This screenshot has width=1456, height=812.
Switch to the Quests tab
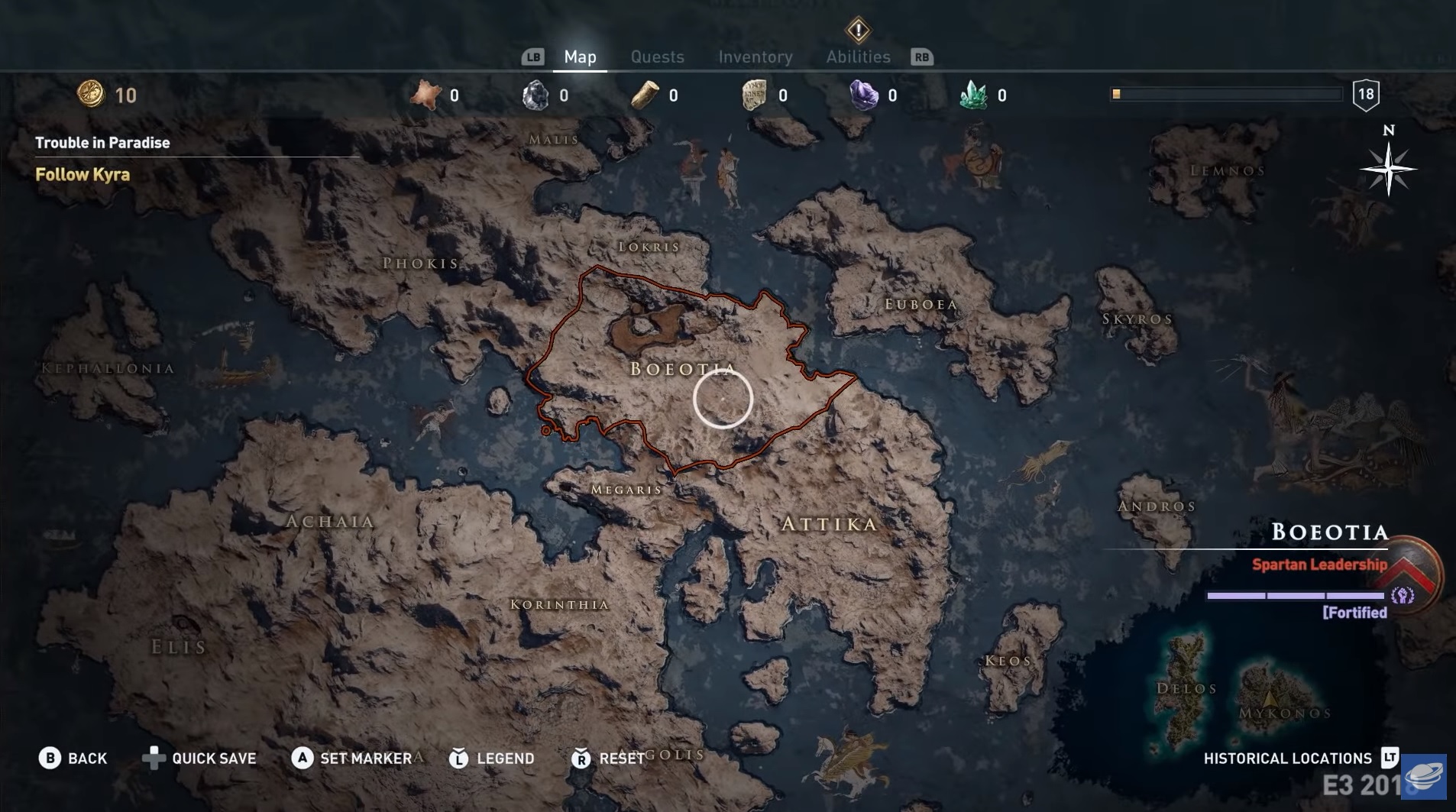pyautogui.click(x=657, y=57)
